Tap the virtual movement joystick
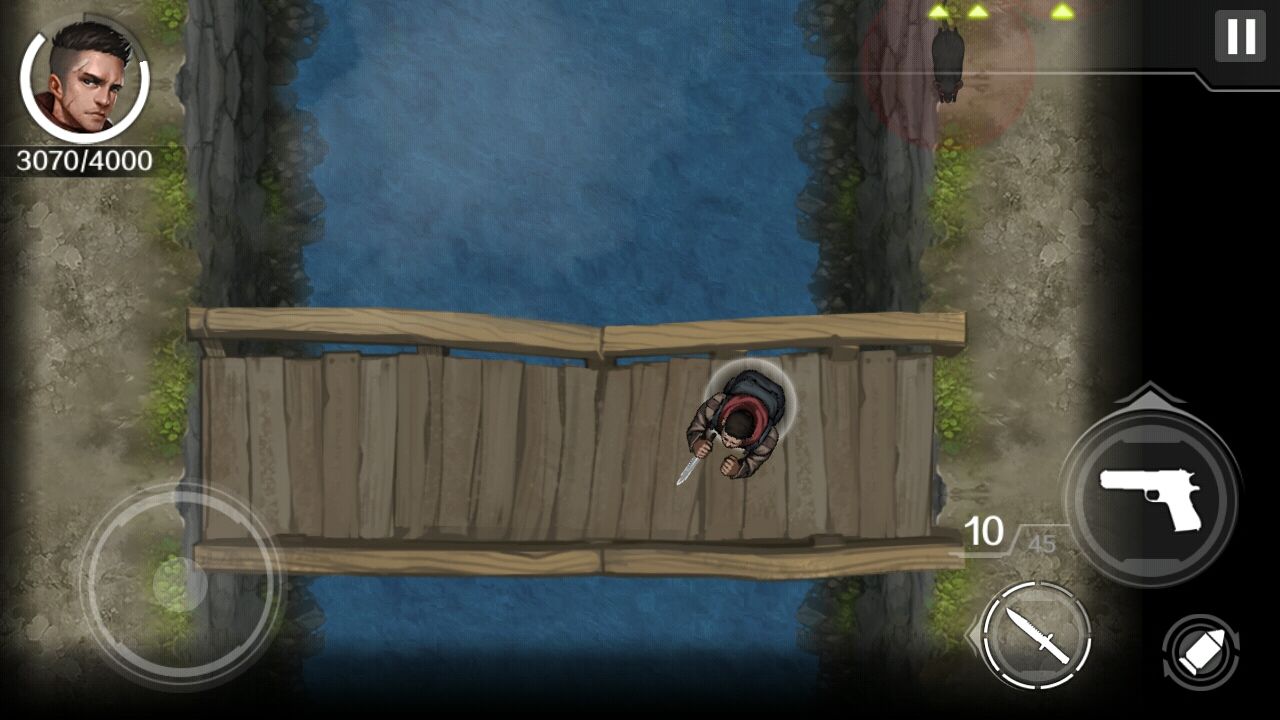The width and height of the screenshot is (1280, 720). point(180,584)
